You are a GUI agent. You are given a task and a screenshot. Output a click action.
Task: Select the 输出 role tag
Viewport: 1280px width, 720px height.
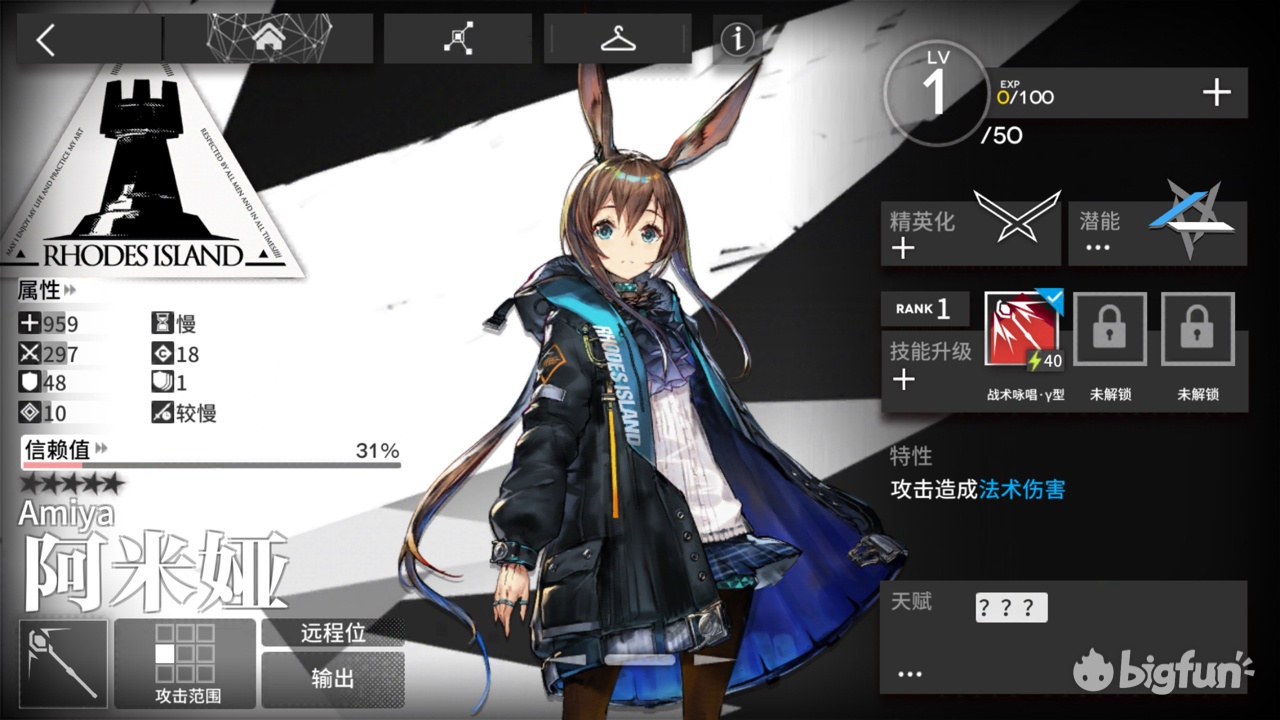click(x=333, y=678)
